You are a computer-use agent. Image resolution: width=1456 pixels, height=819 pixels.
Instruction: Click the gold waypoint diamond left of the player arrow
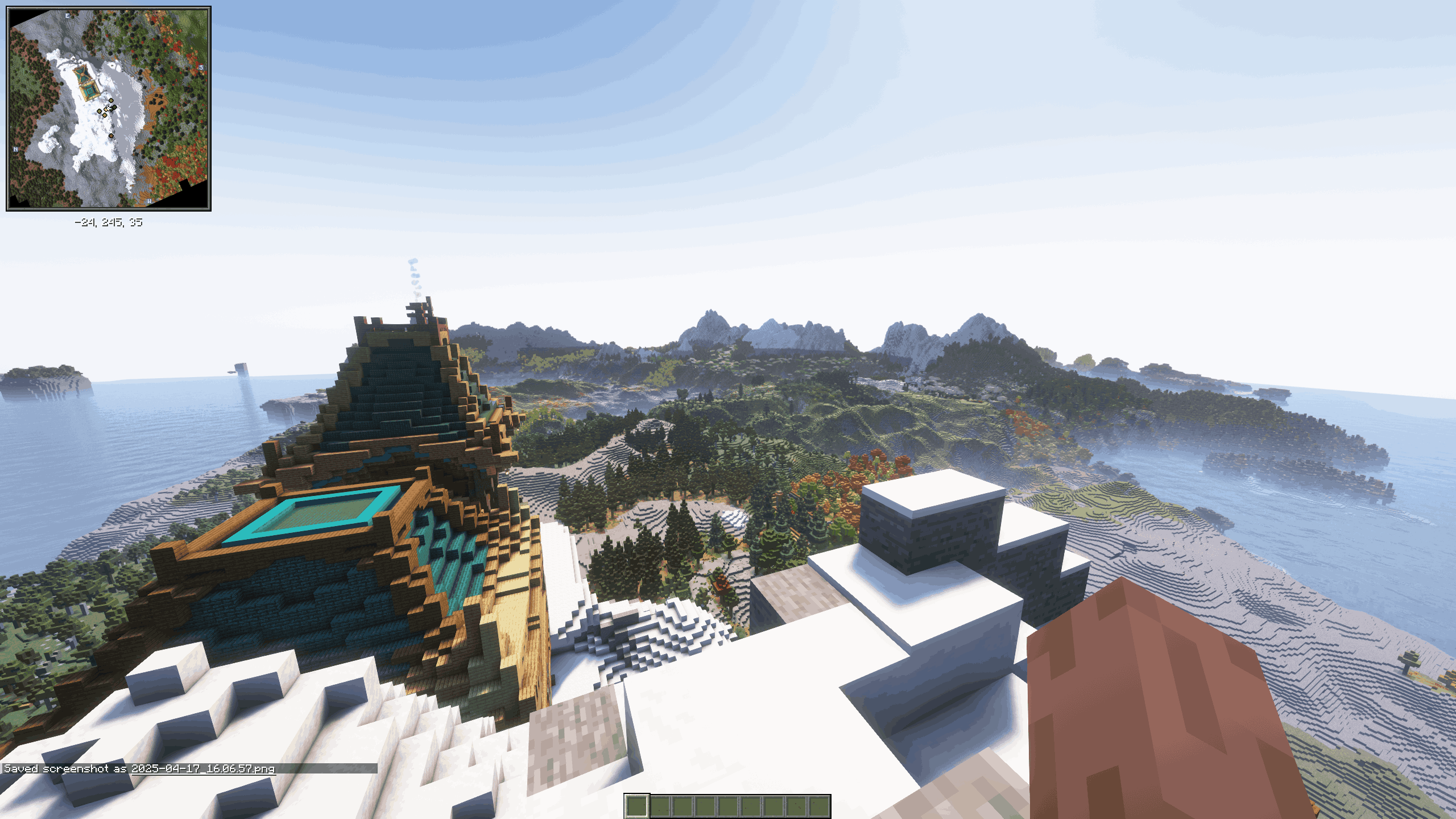[x=106, y=109]
